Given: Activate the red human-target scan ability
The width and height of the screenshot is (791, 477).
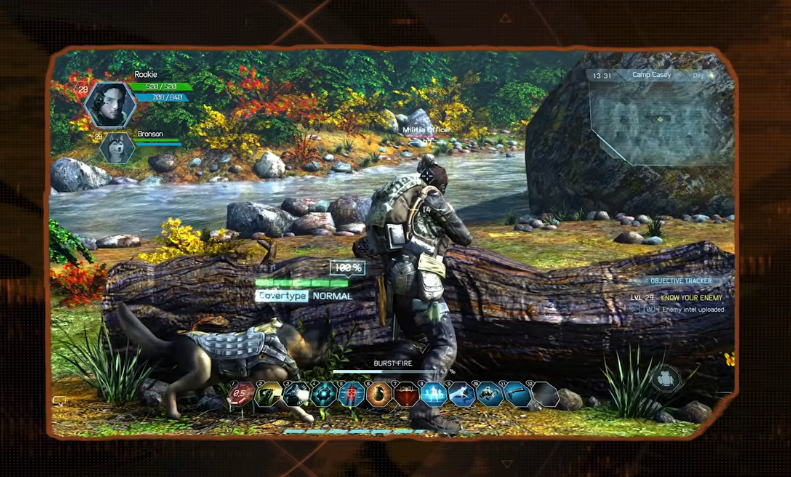Looking at the screenshot, I should tap(352, 395).
